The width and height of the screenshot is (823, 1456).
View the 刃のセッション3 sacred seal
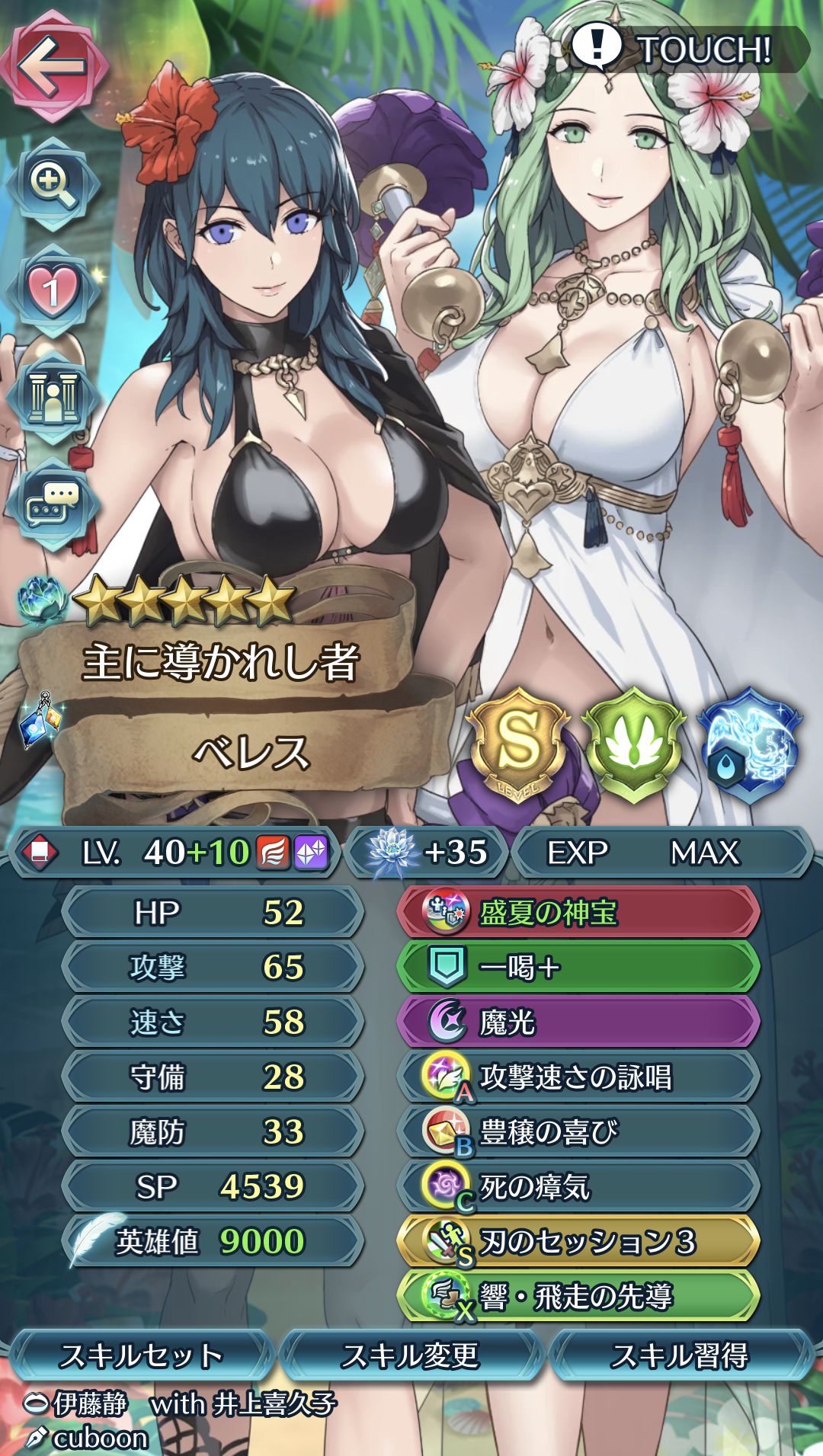click(x=578, y=1241)
